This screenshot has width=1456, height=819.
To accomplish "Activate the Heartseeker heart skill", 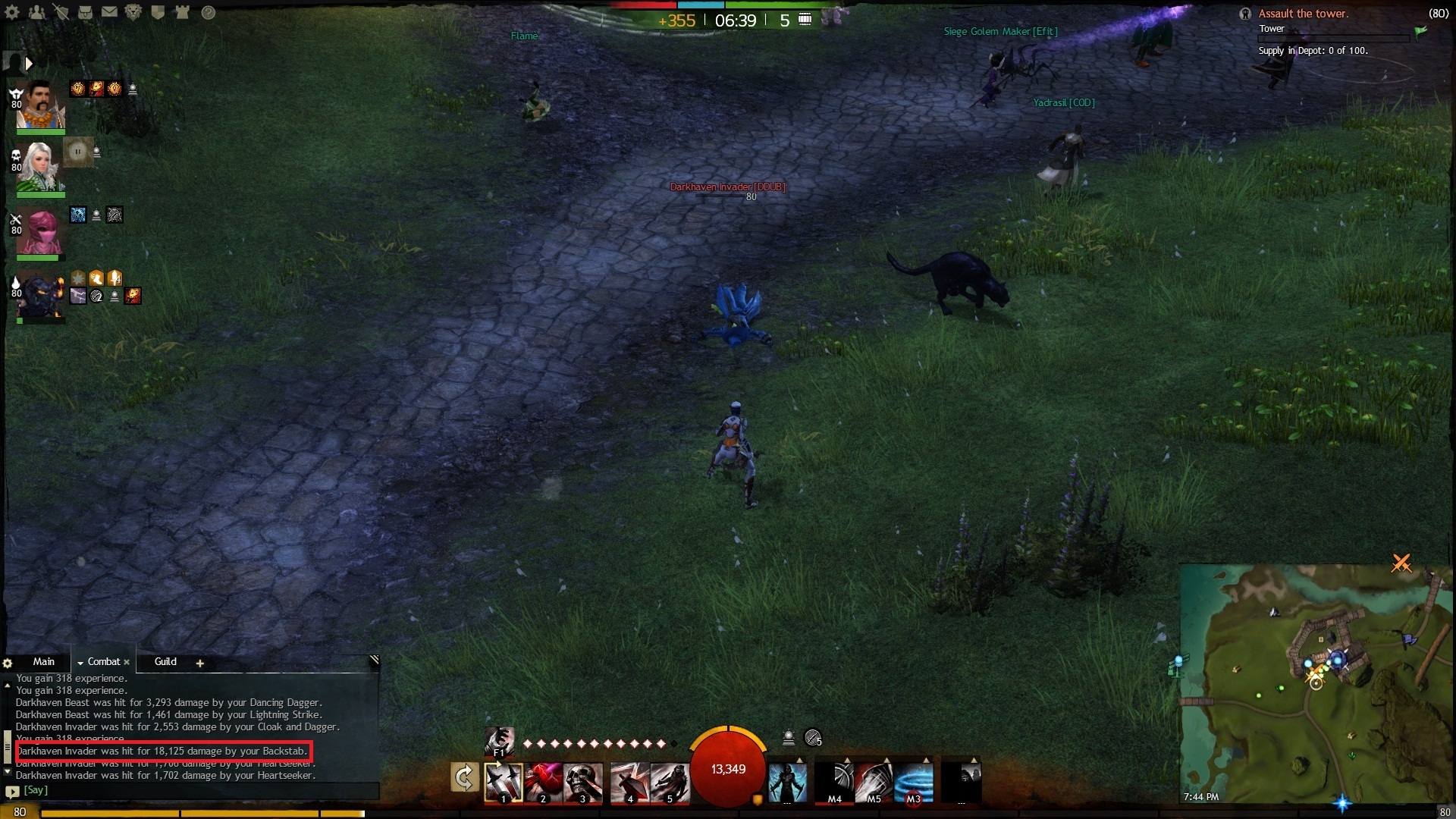I will (x=543, y=783).
